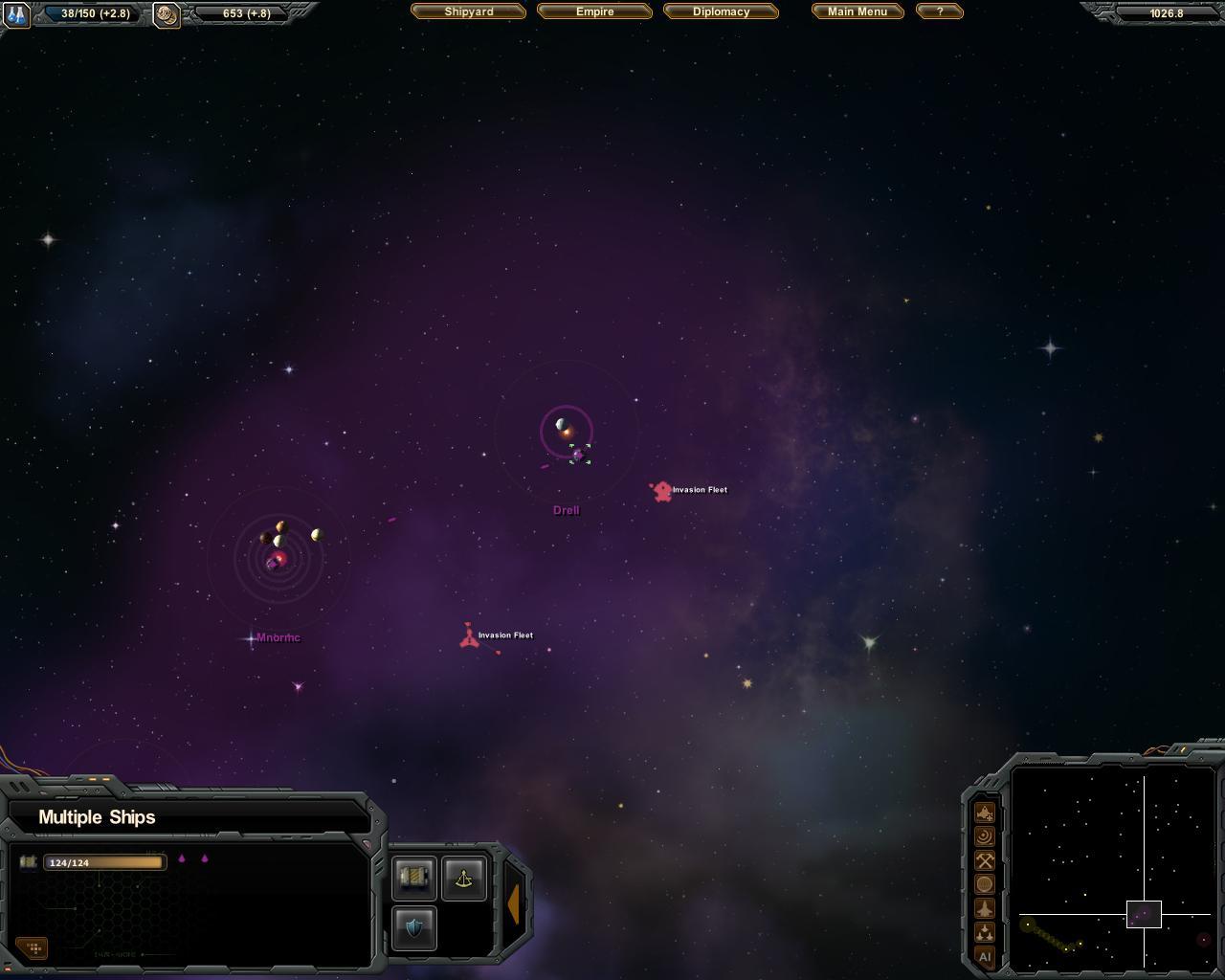Select the first purple ship icon in selection panel
Viewport: 1225px width, 980px height.
click(x=182, y=858)
